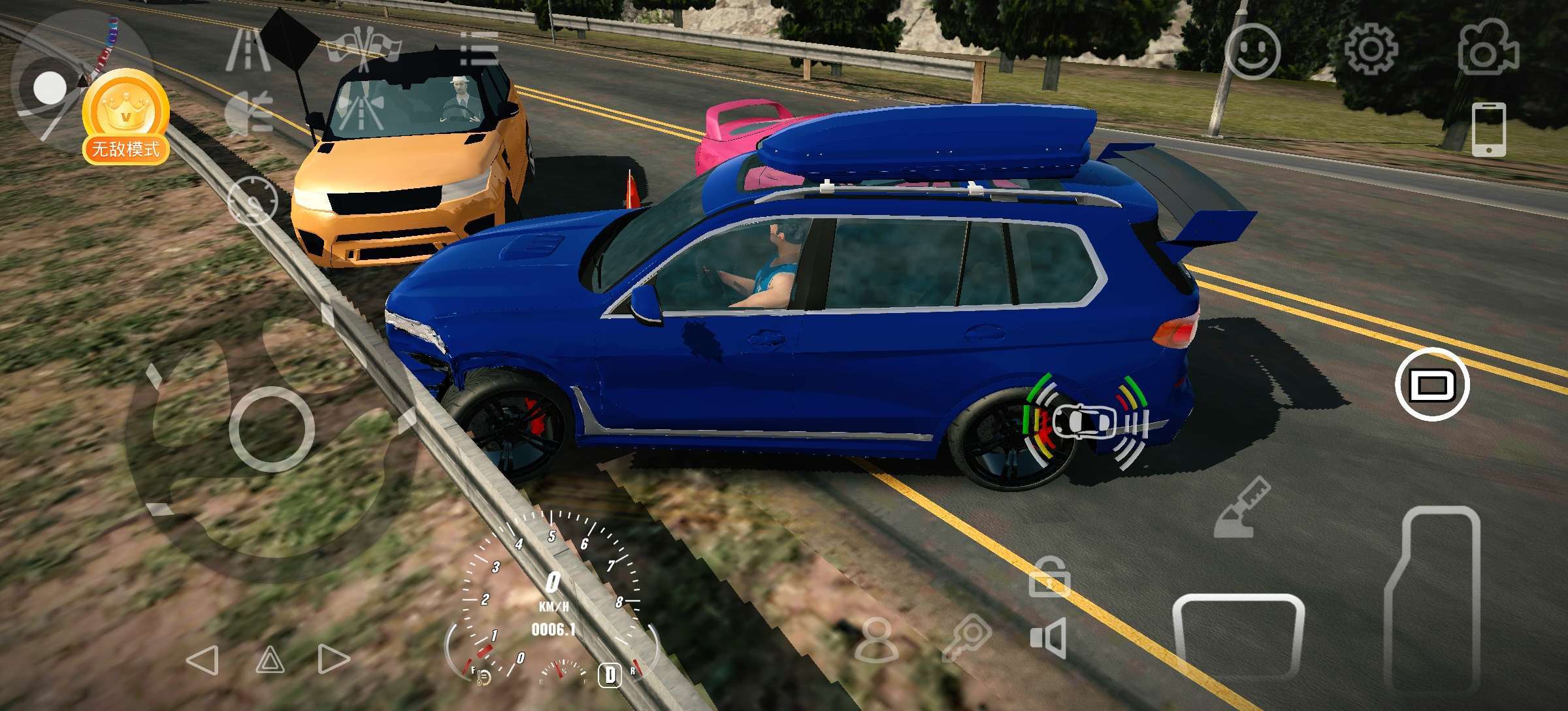
Task: Sound the horn speaker icon
Action: click(1049, 637)
